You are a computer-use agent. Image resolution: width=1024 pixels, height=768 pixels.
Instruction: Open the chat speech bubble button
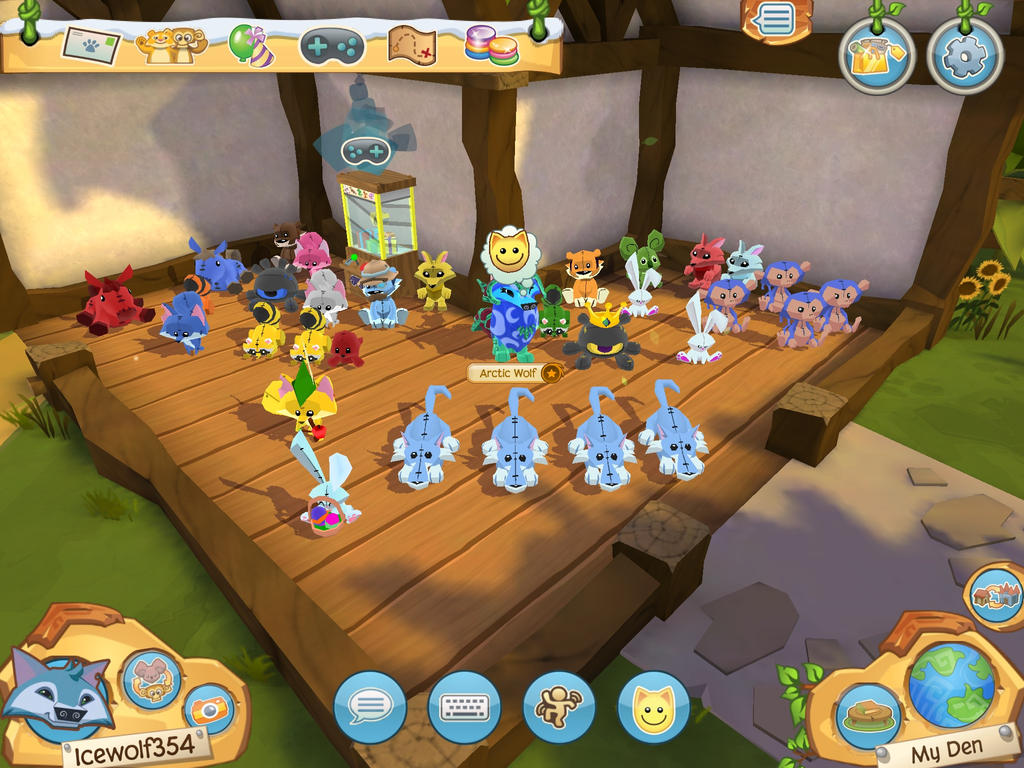coord(370,707)
